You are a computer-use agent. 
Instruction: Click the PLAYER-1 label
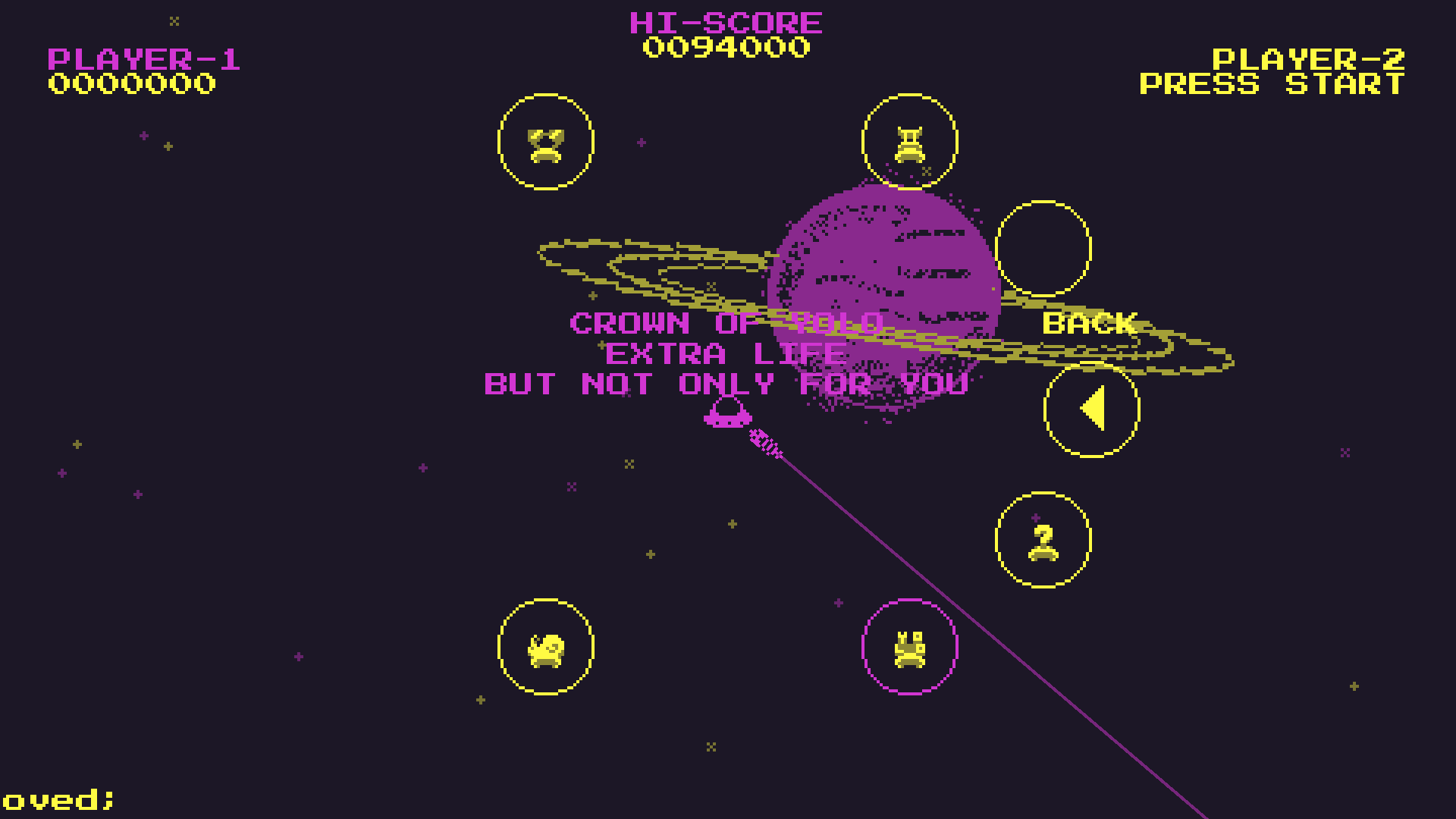(x=144, y=61)
